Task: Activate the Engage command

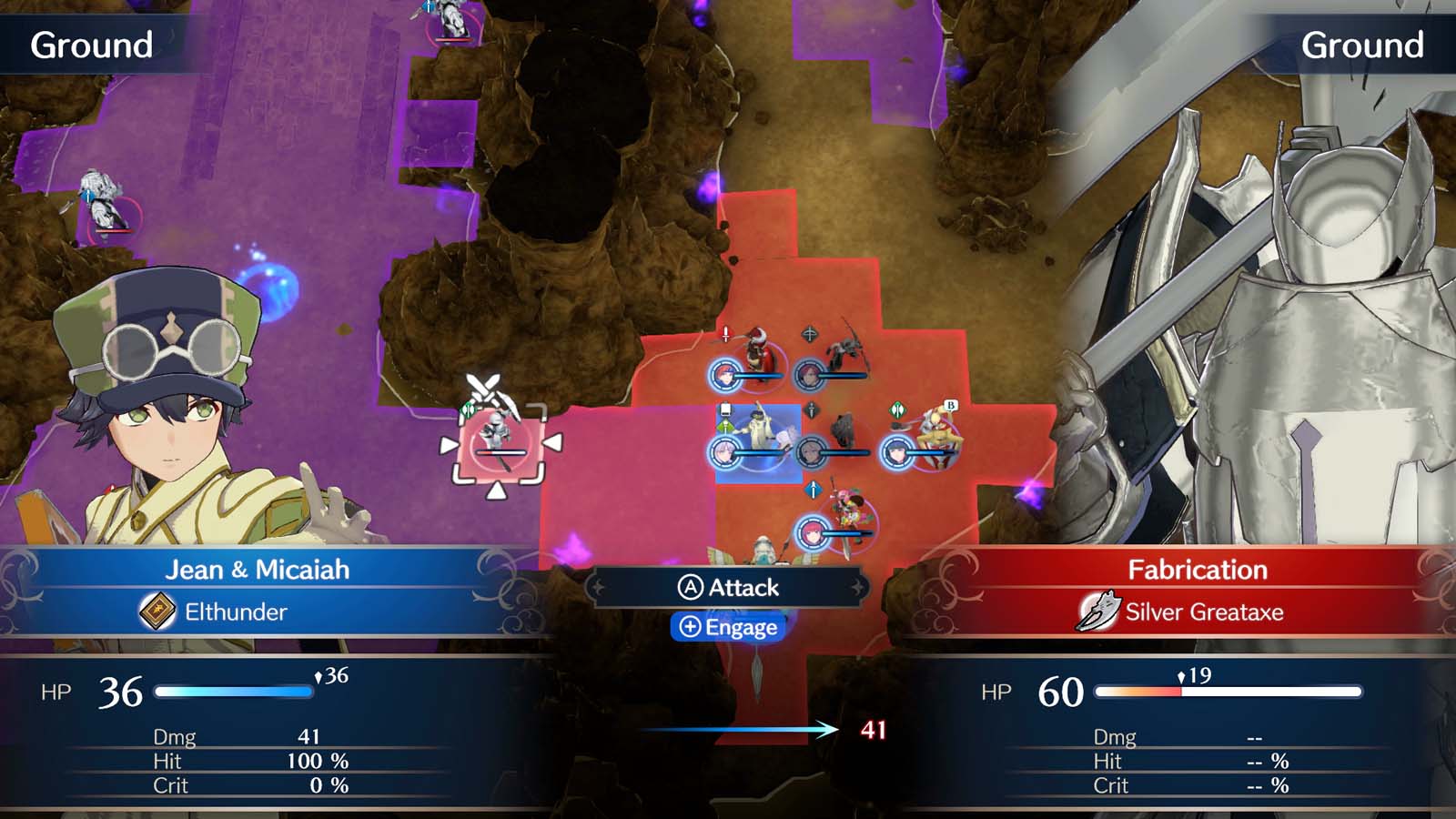Action: coord(727,626)
